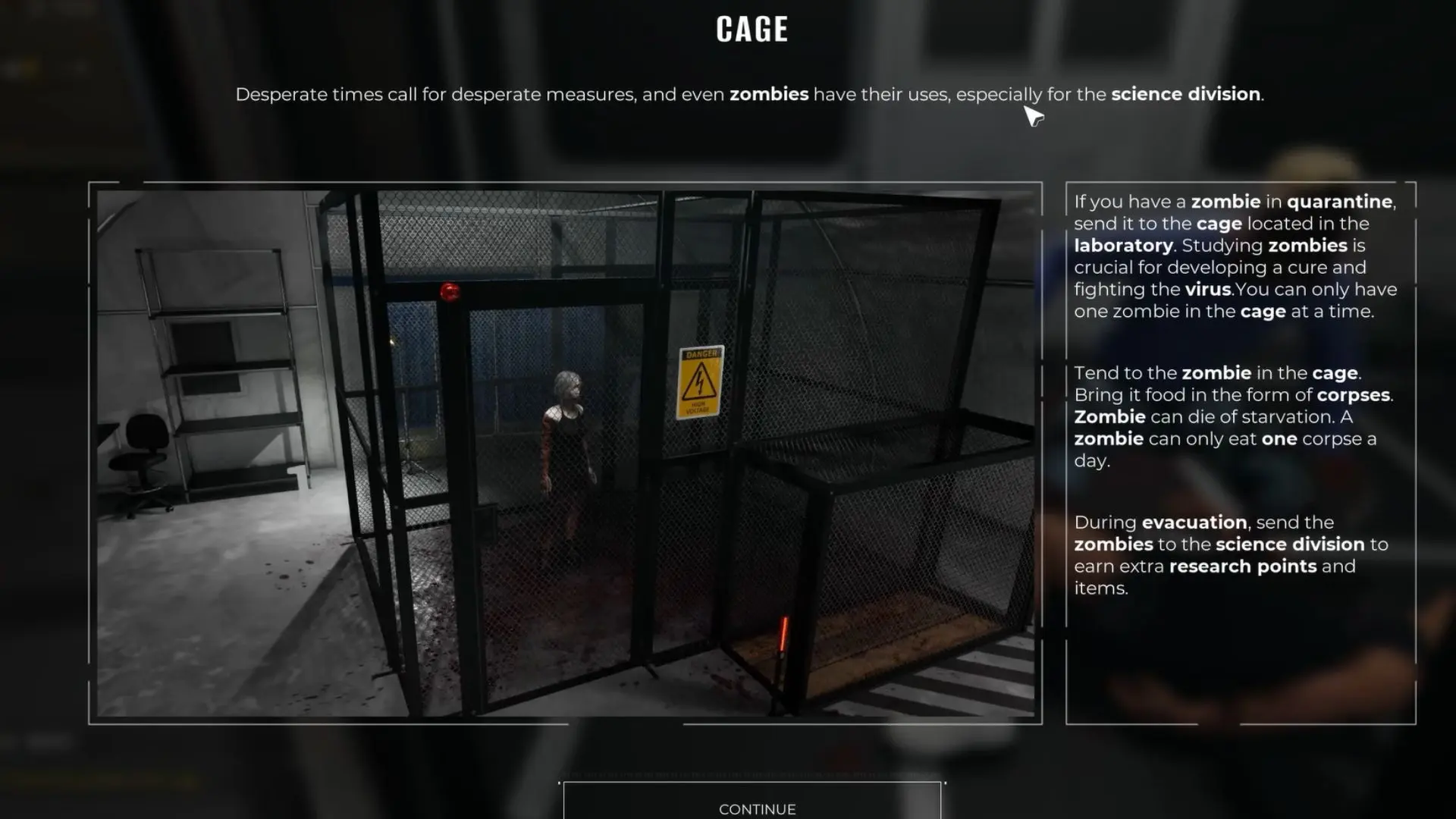
Task: Click the bold zombie keyword in the subtitle
Action: [x=768, y=94]
